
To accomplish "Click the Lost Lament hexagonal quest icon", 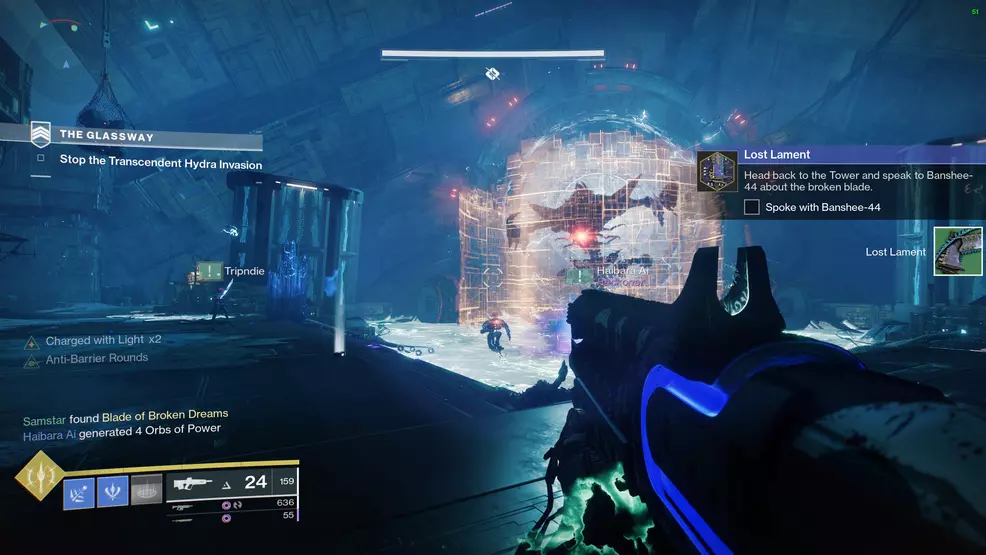I will pos(717,171).
